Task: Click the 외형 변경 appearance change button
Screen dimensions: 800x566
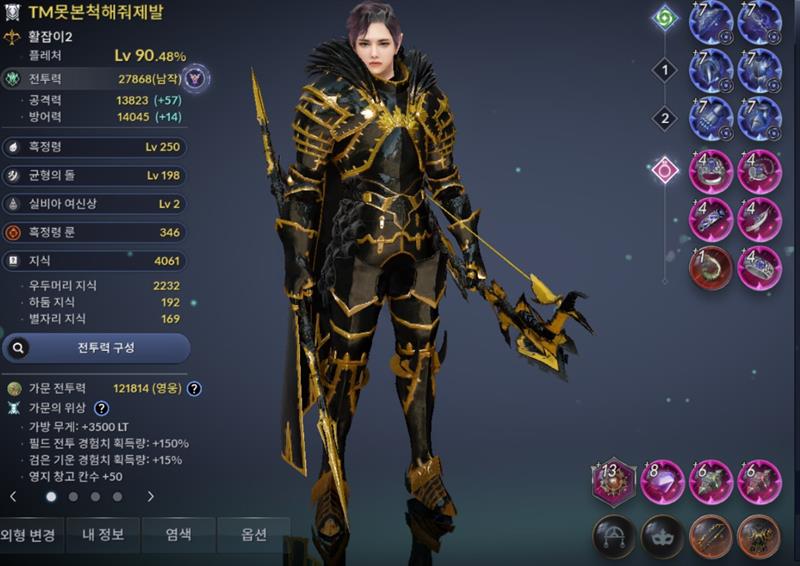Action: pos(32,535)
